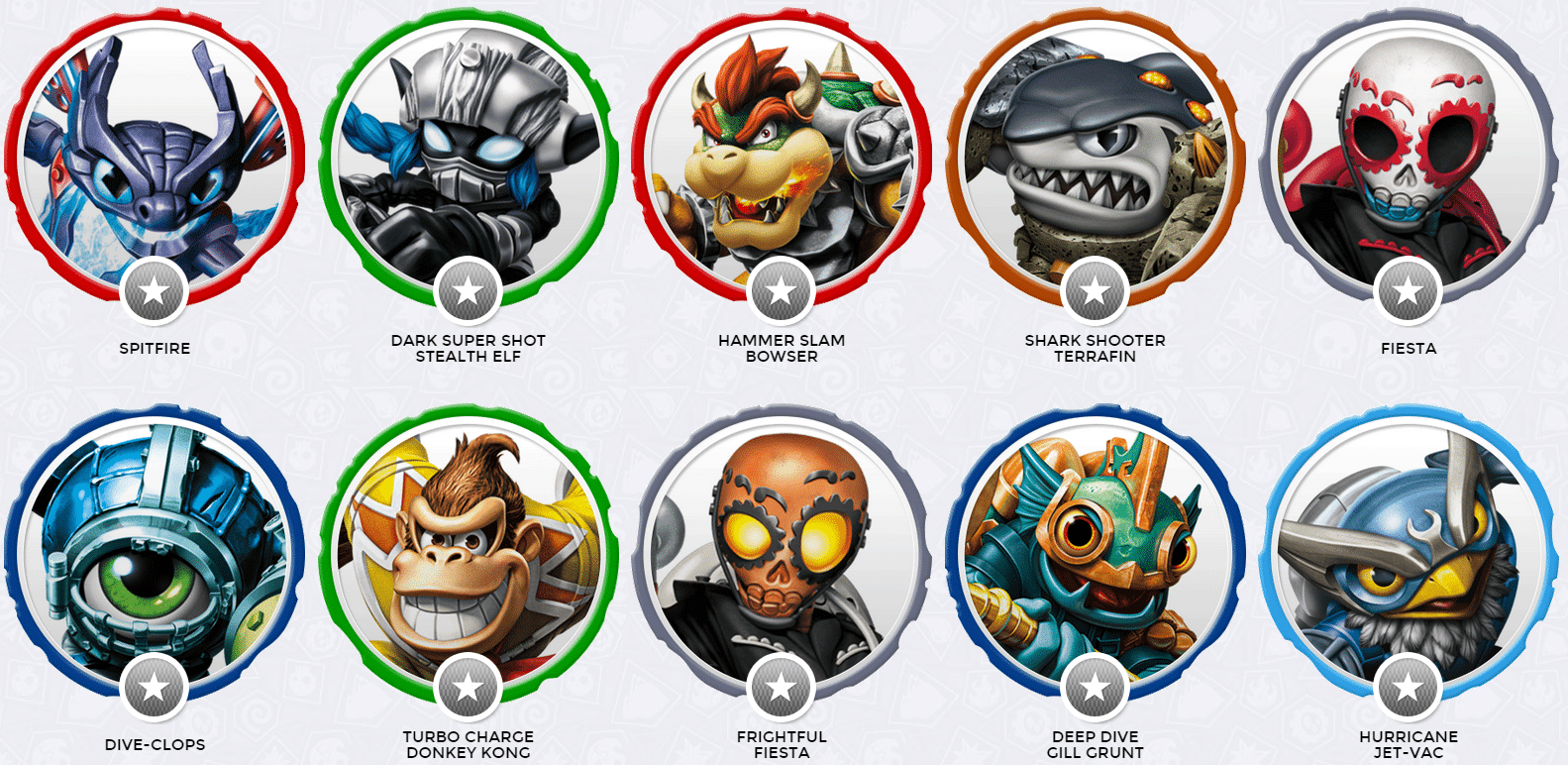Click the SPITFIRE name label
Image resolution: width=1568 pixels, height=765 pixels.
pyautogui.click(x=154, y=348)
